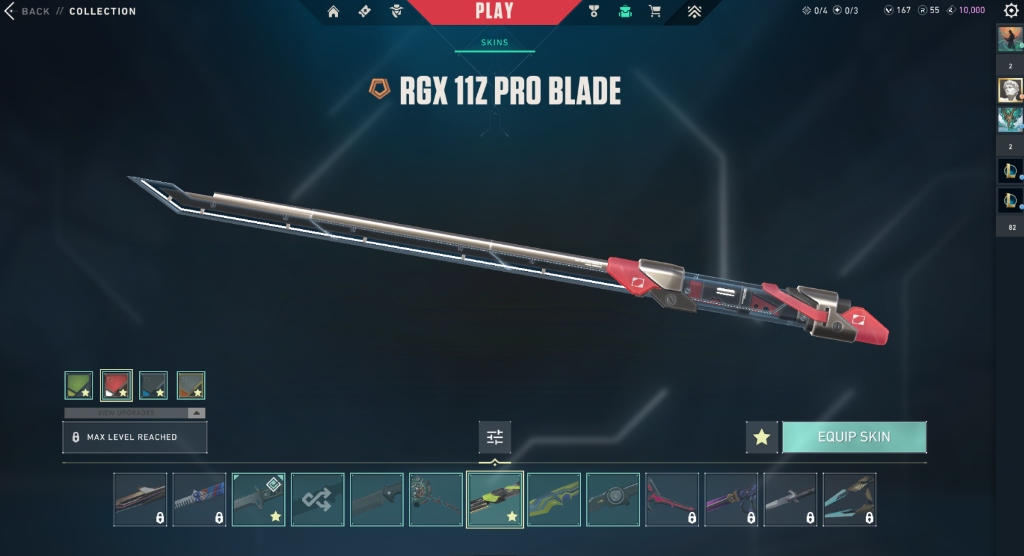This screenshot has width=1024, height=556.
Task: Select the locked teal twin-blade skin thumbnail
Action: pyautogui.click(x=849, y=499)
